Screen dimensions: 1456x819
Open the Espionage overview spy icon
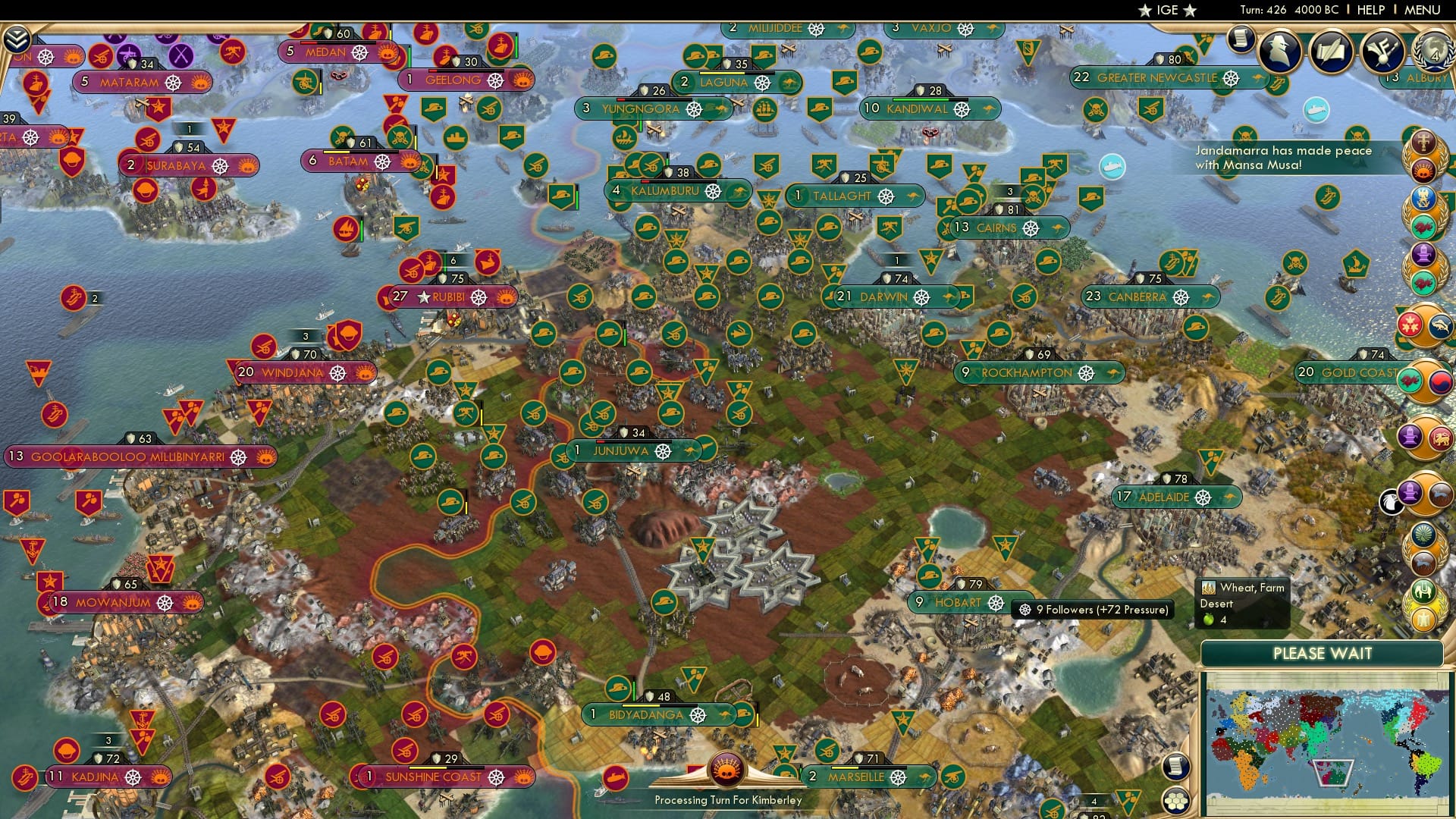tap(1280, 52)
